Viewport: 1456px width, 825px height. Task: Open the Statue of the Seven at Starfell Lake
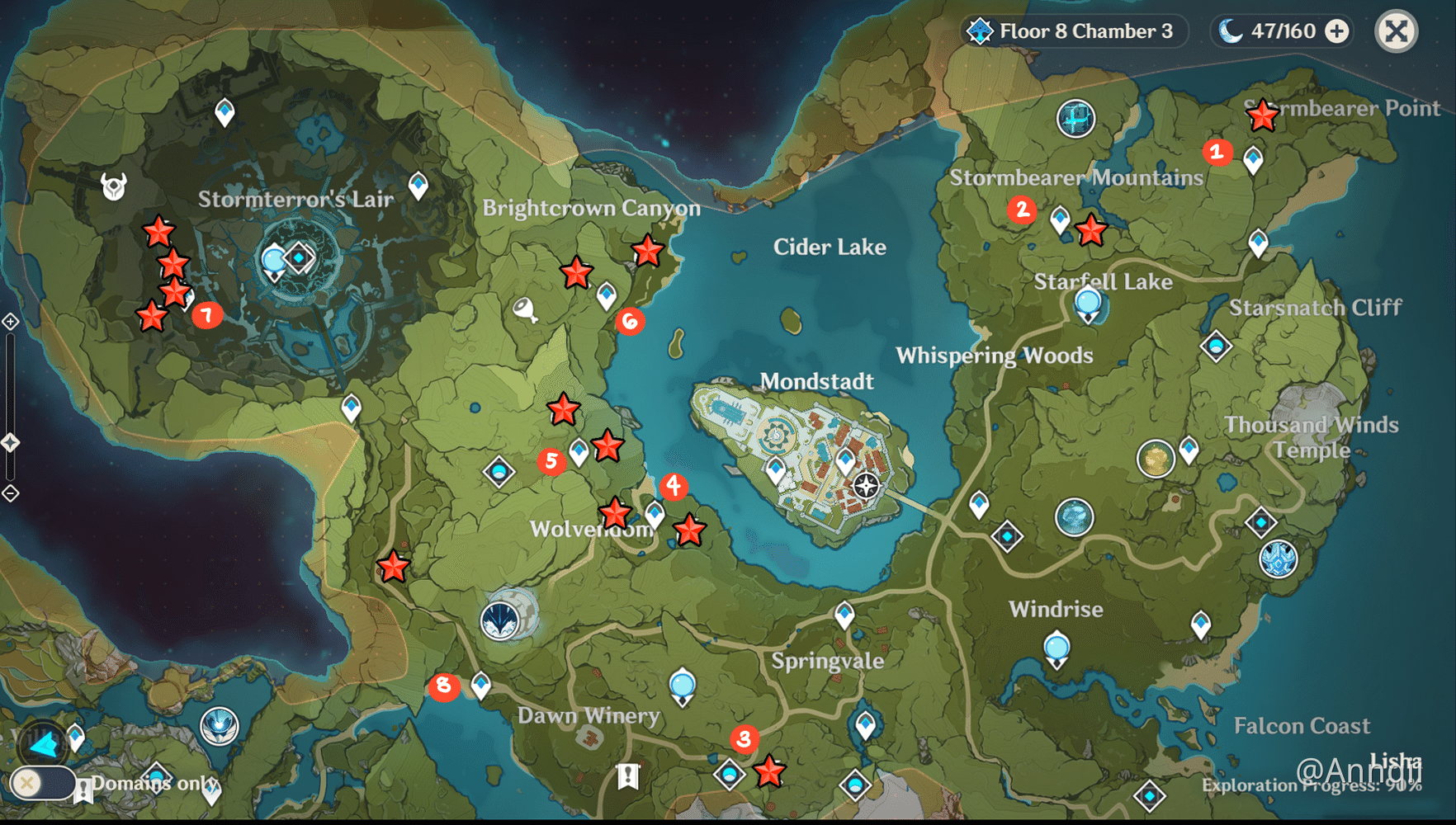[1088, 304]
